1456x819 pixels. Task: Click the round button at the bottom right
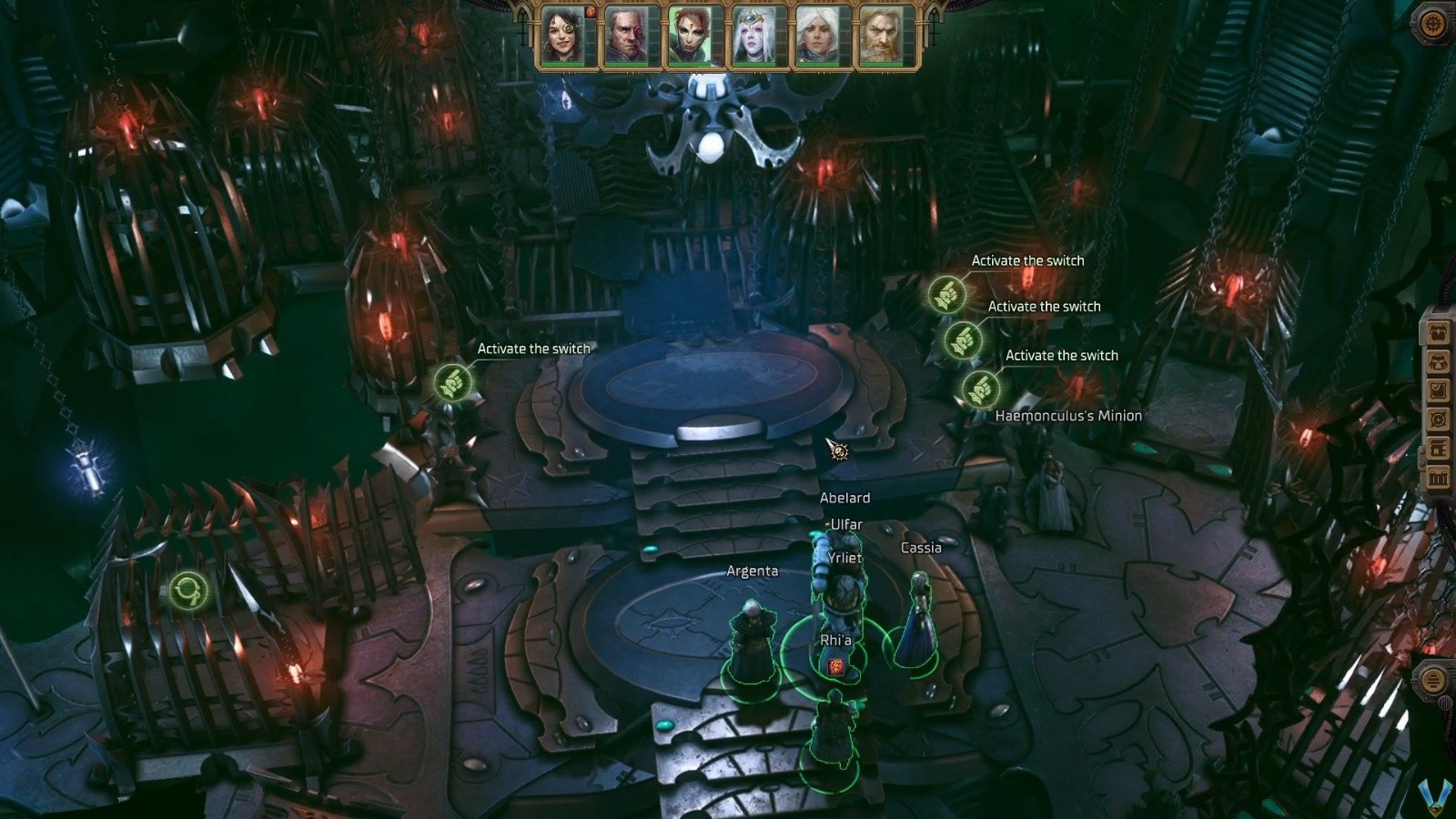point(1435,678)
